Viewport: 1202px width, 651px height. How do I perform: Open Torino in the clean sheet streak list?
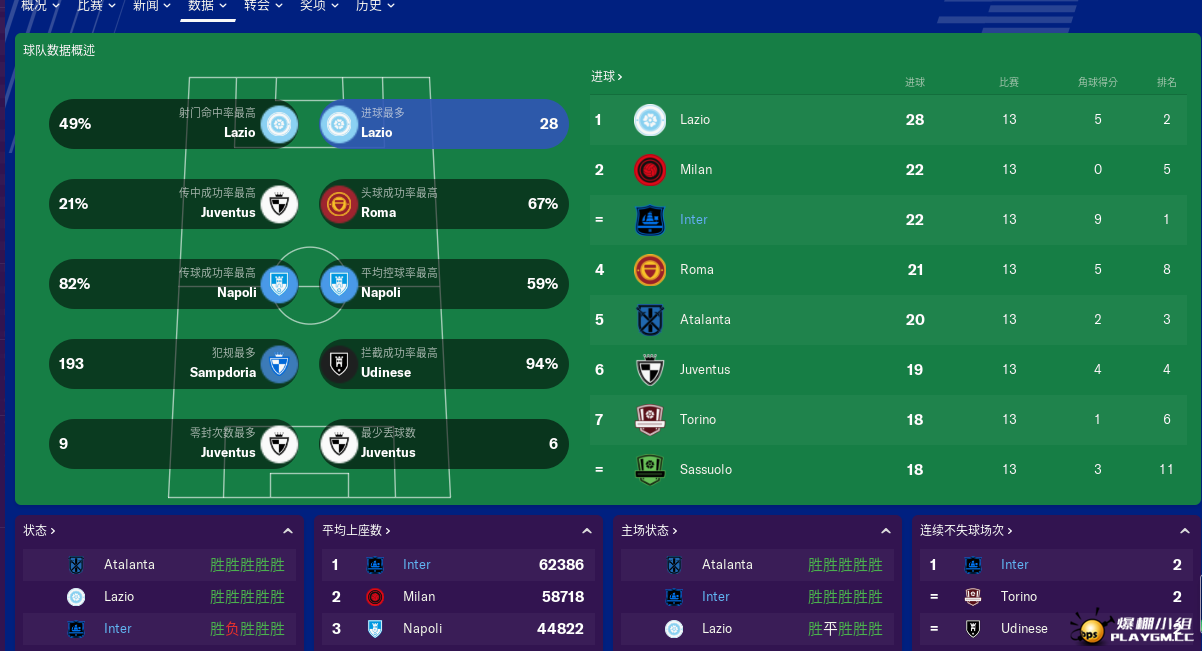[x=1018, y=597]
